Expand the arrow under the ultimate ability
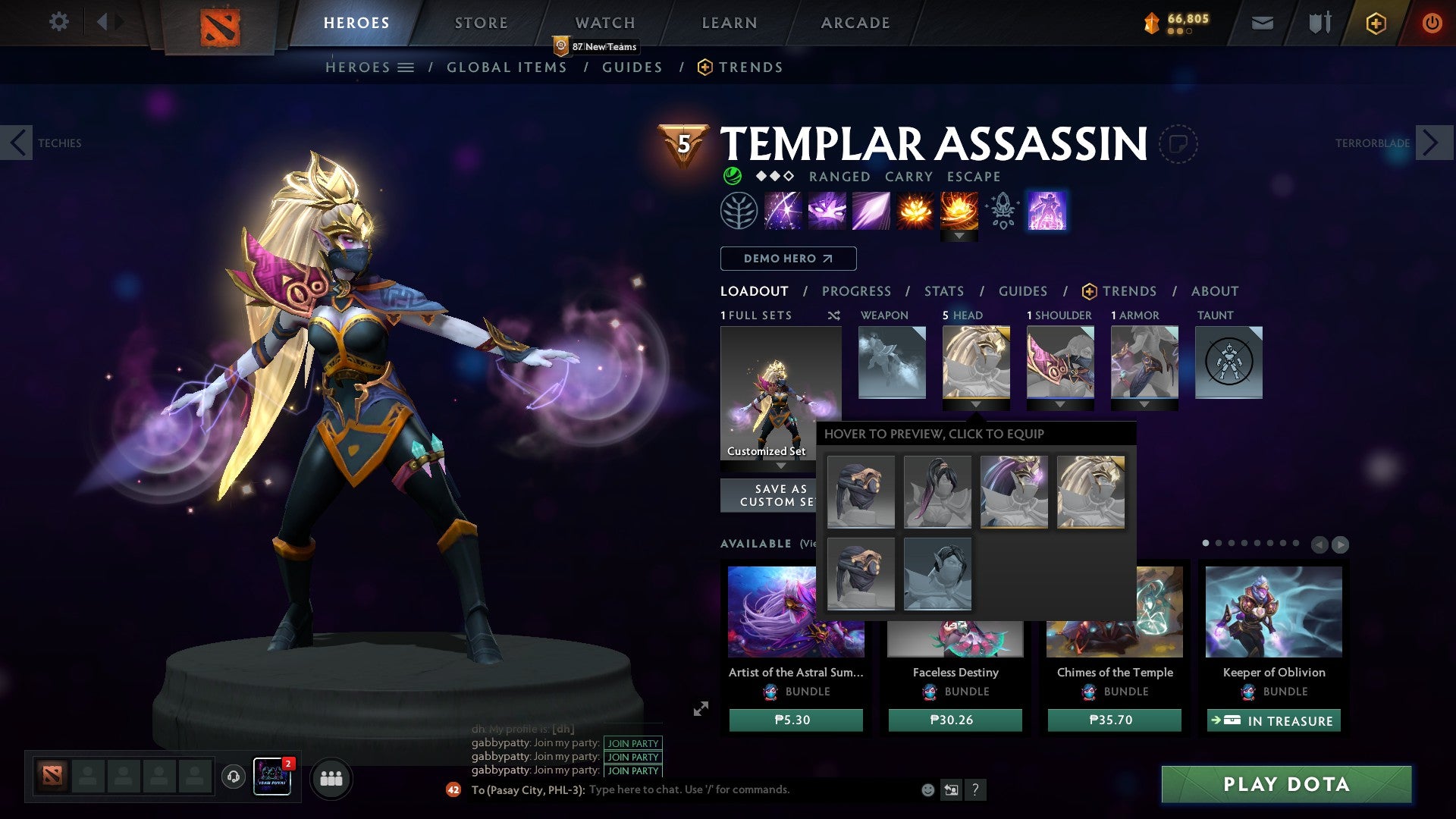This screenshot has height=819, width=1456. [x=961, y=237]
